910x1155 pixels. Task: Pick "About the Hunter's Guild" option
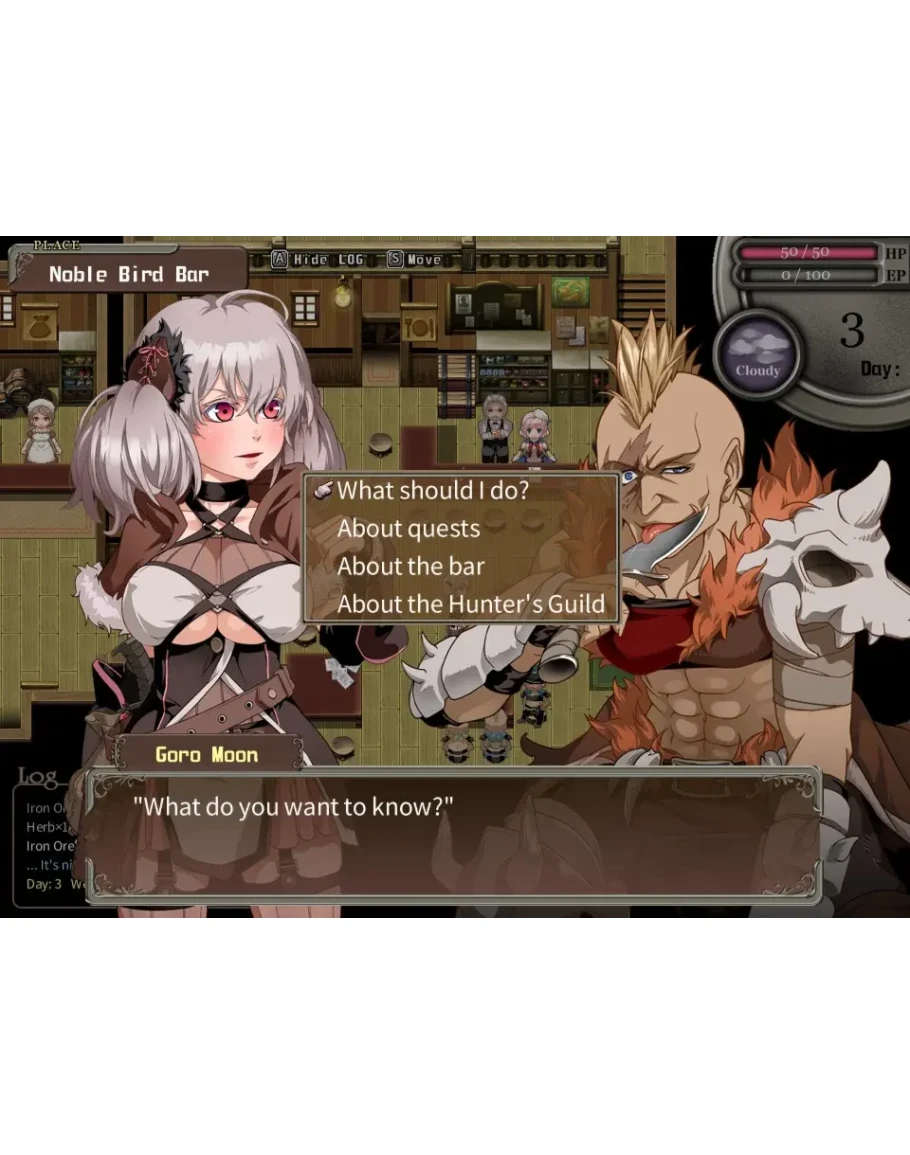(470, 604)
